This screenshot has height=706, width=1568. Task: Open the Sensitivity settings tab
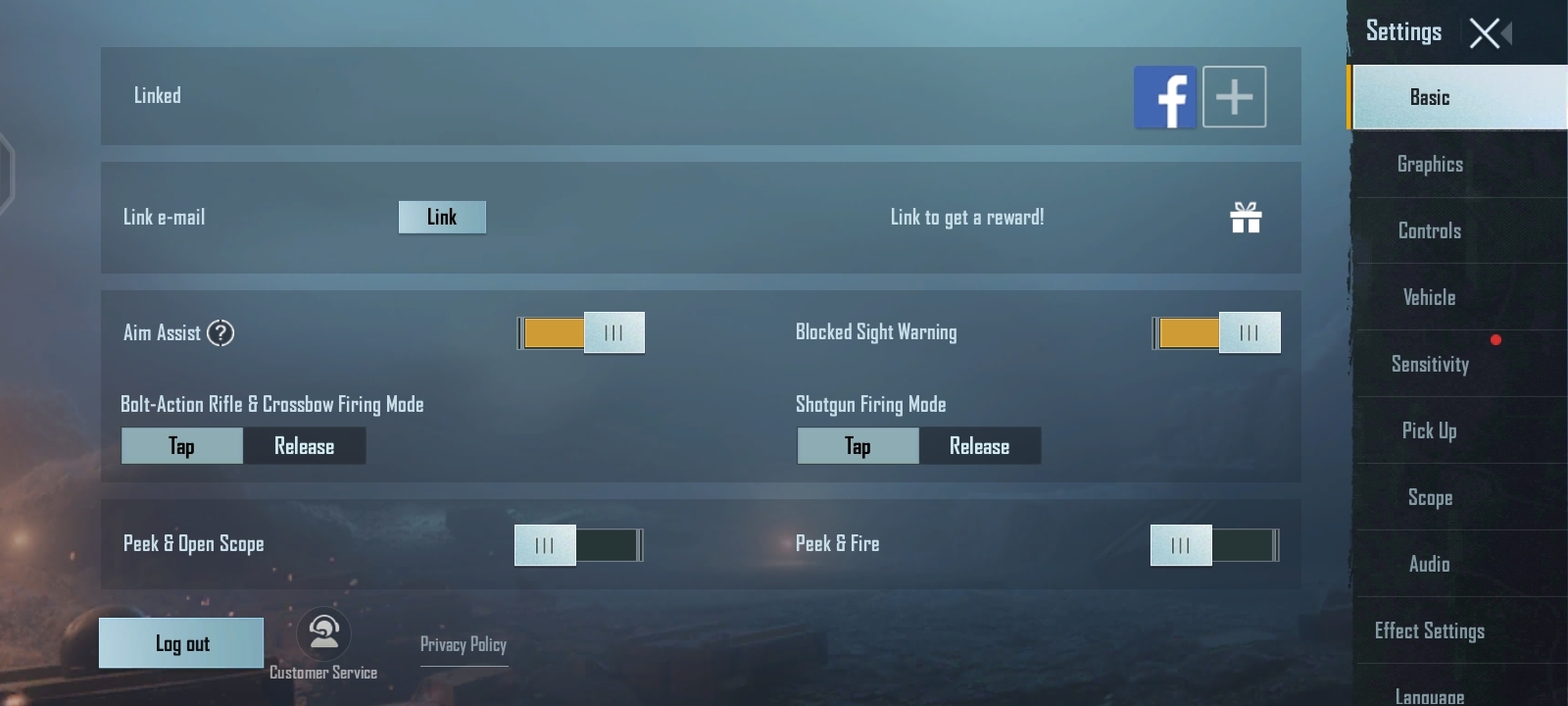[1430, 364]
